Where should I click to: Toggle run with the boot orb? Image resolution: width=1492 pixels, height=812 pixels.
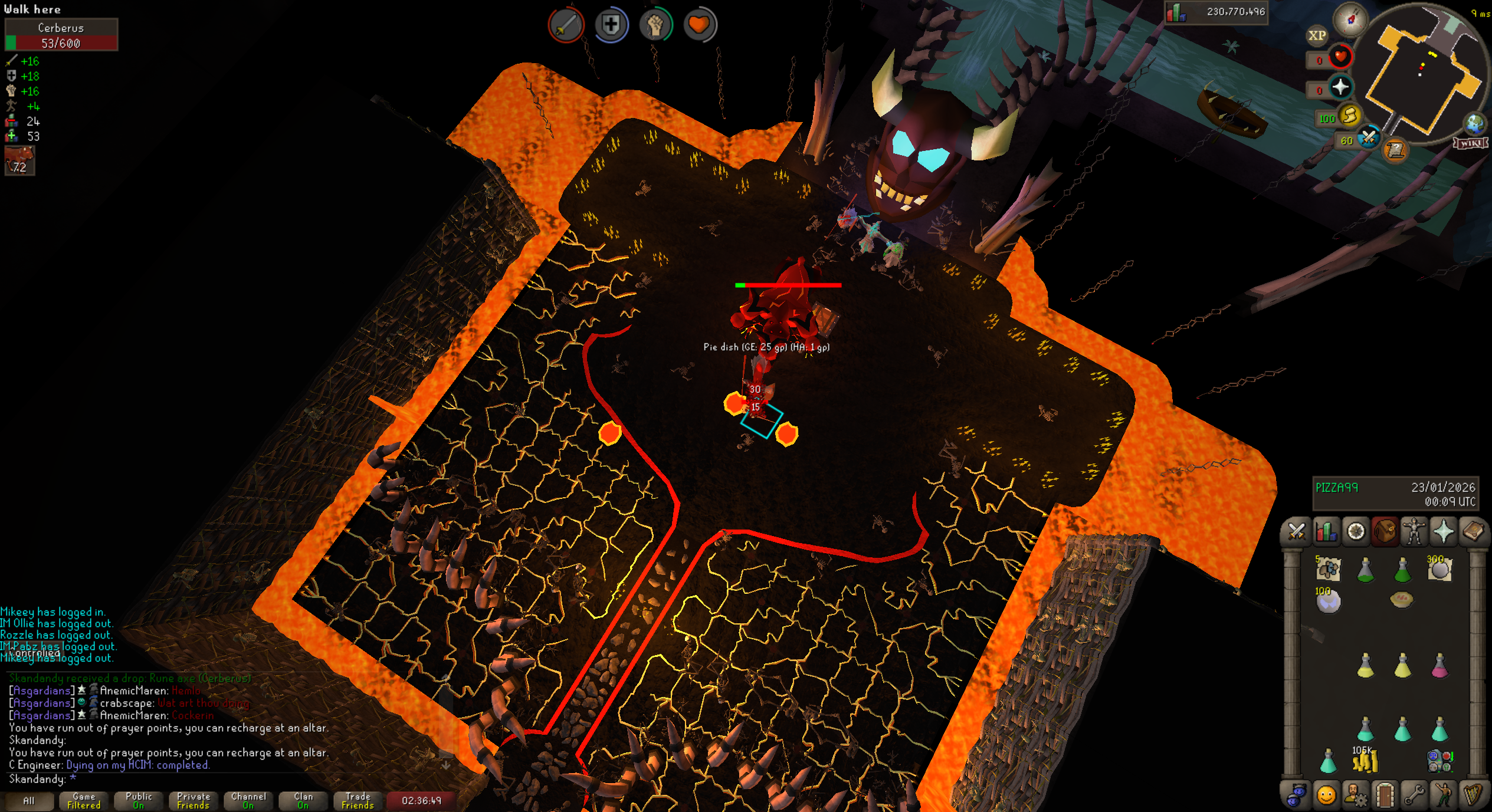coord(1349,117)
